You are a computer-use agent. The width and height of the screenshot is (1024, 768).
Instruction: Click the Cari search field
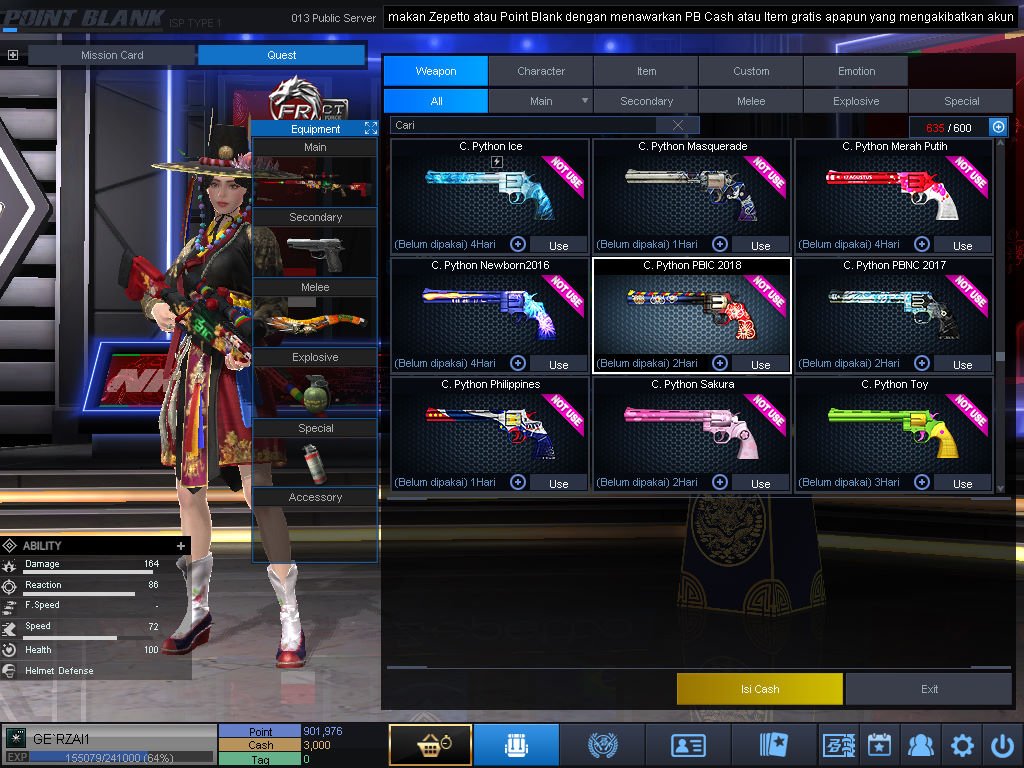pos(525,125)
